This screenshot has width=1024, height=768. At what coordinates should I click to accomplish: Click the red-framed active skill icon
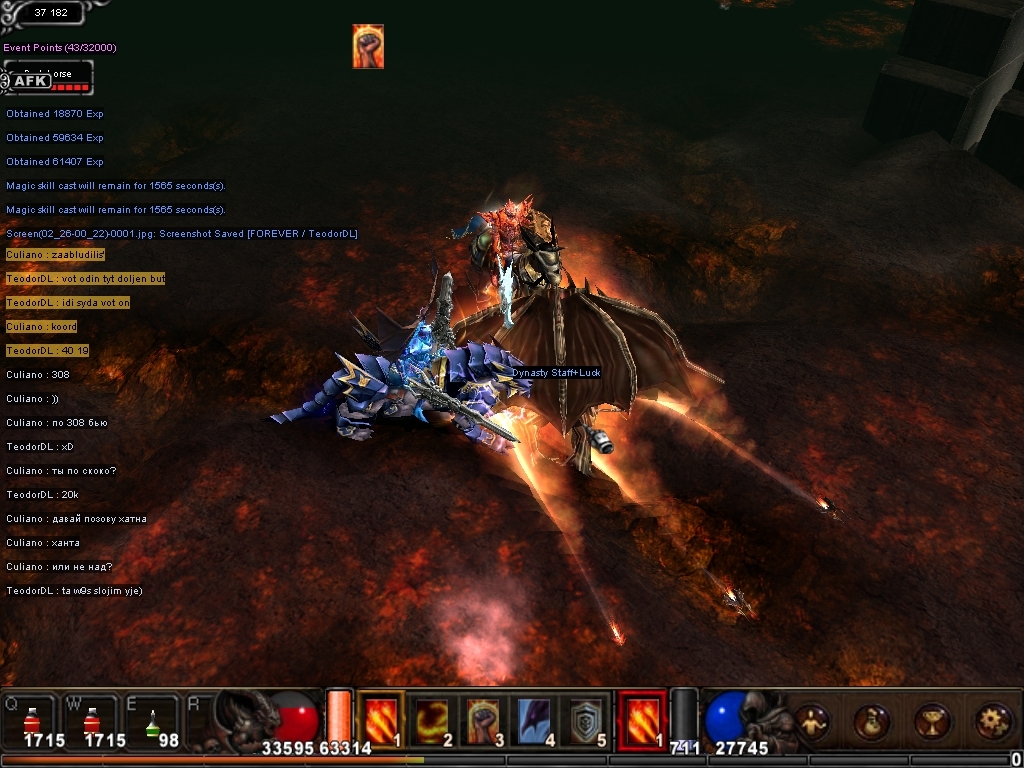tap(641, 719)
